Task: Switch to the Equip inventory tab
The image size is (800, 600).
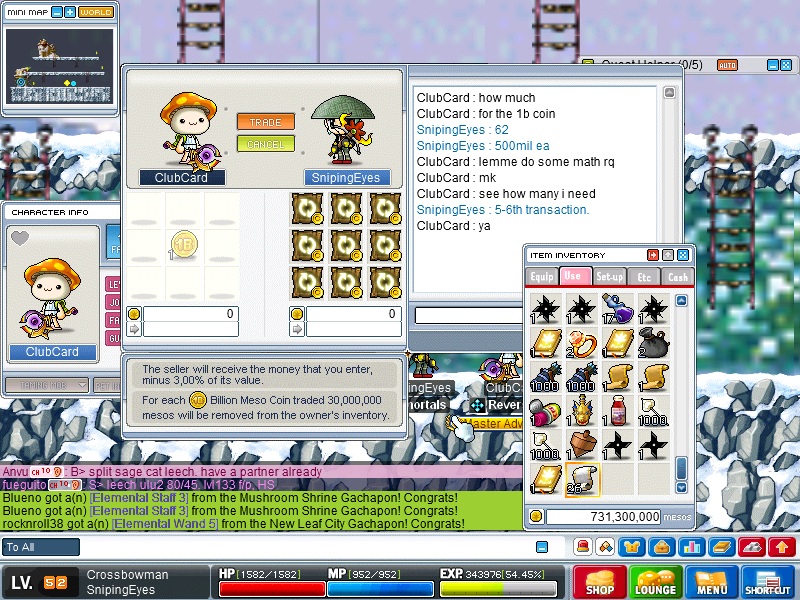Action: tap(542, 276)
